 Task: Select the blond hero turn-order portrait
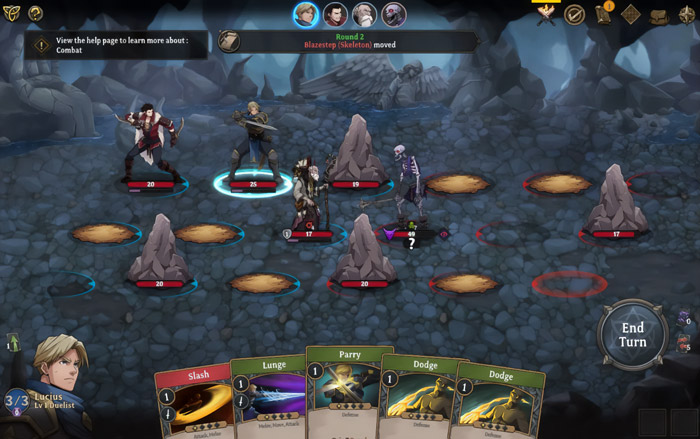coord(306,14)
